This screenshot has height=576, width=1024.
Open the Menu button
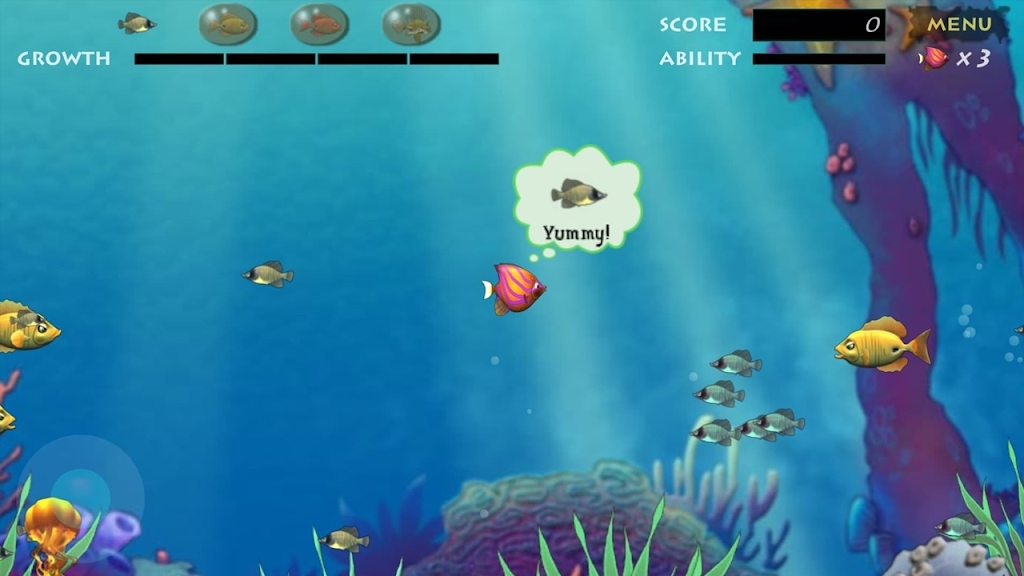[958, 24]
